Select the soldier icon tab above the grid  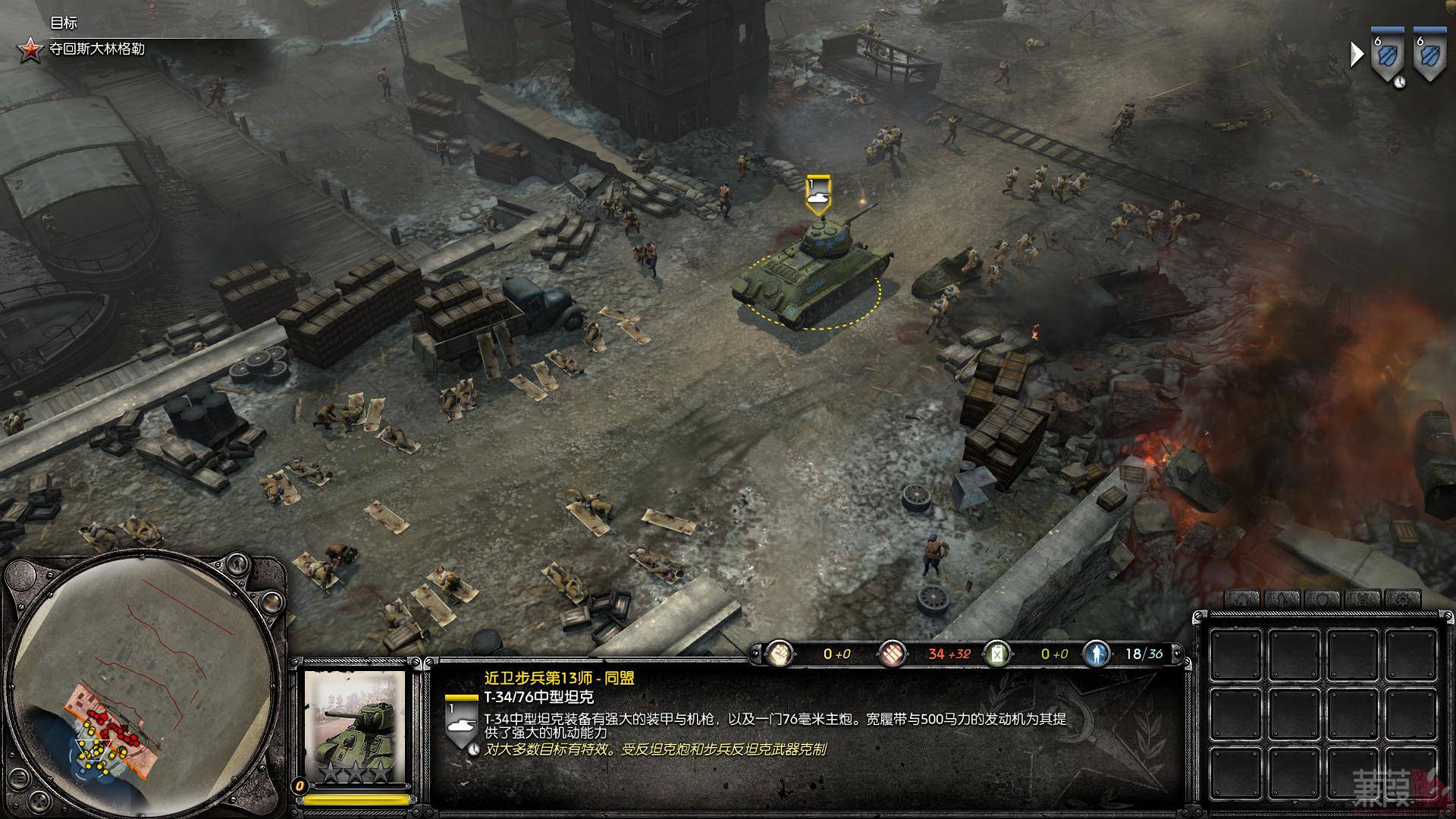[x=1281, y=600]
